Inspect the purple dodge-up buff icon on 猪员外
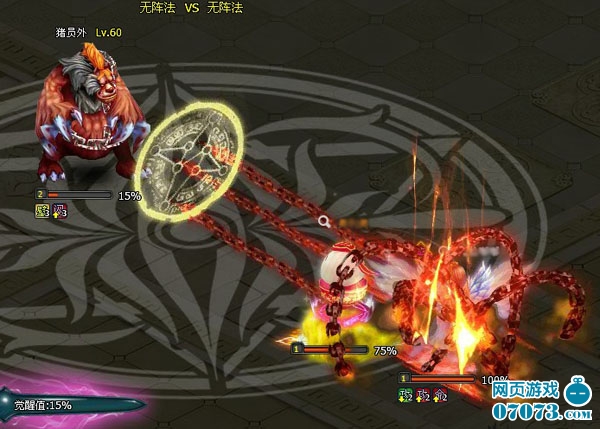The height and width of the screenshot is (429, 600). (x=59, y=211)
